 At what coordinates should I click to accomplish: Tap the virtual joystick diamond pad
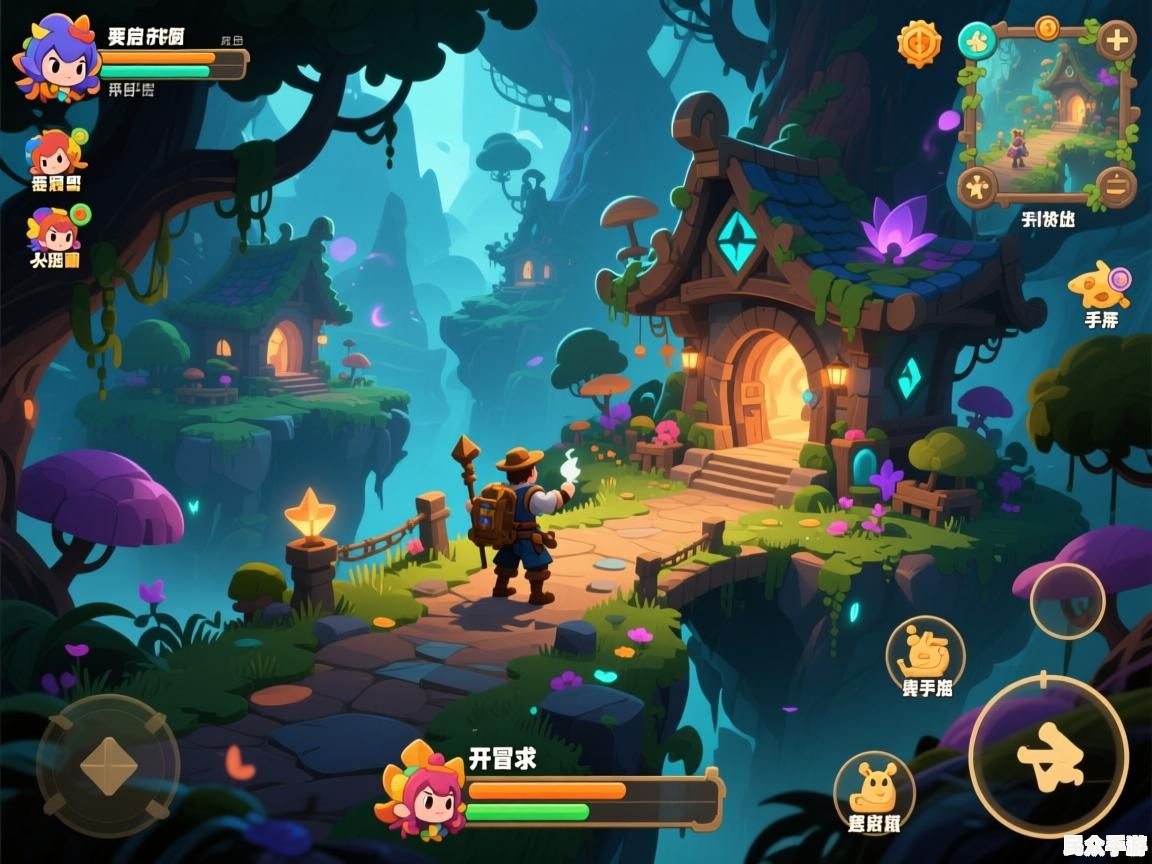tap(108, 766)
